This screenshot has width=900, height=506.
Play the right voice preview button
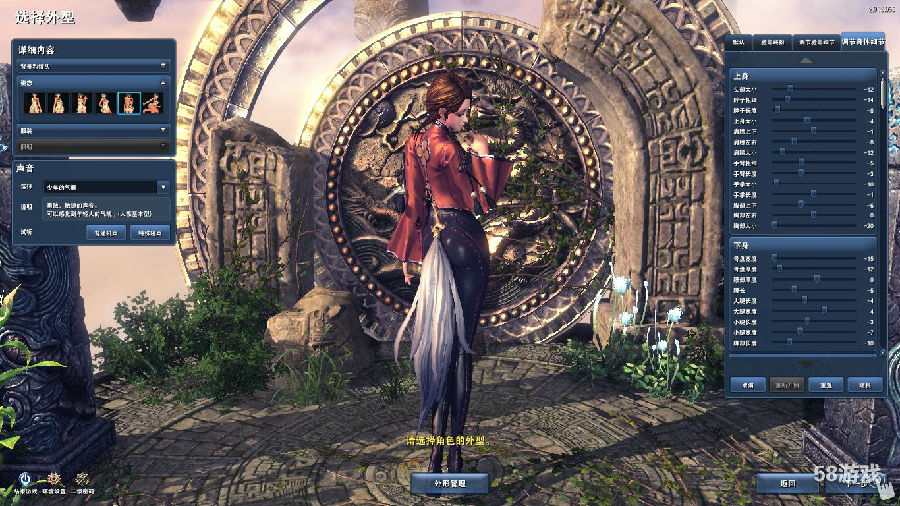click(150, 232)
